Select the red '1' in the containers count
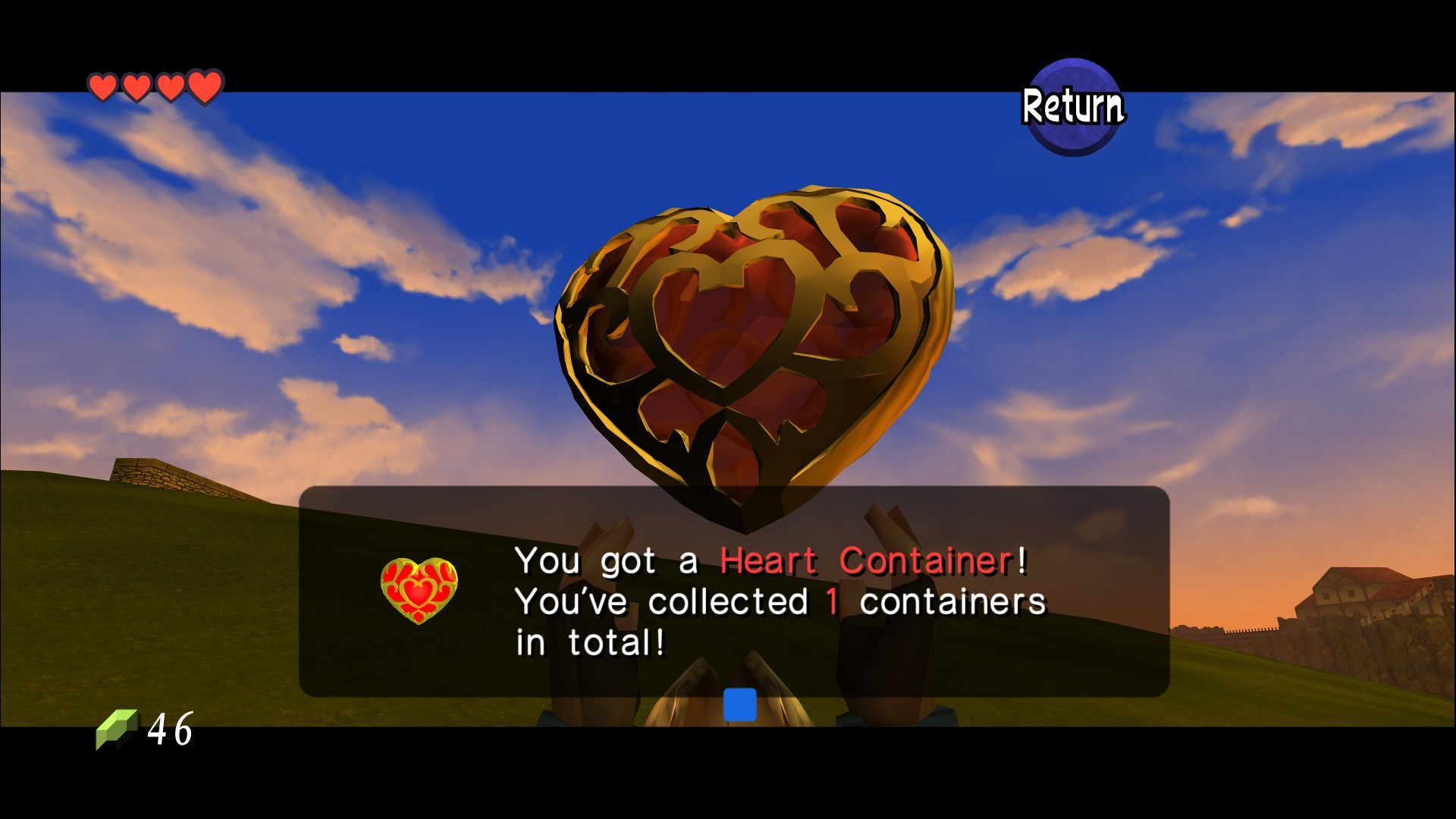Image resolution: width=1456 pixels, height=819 pixels. pyautogui.click(x=831, y=600)
